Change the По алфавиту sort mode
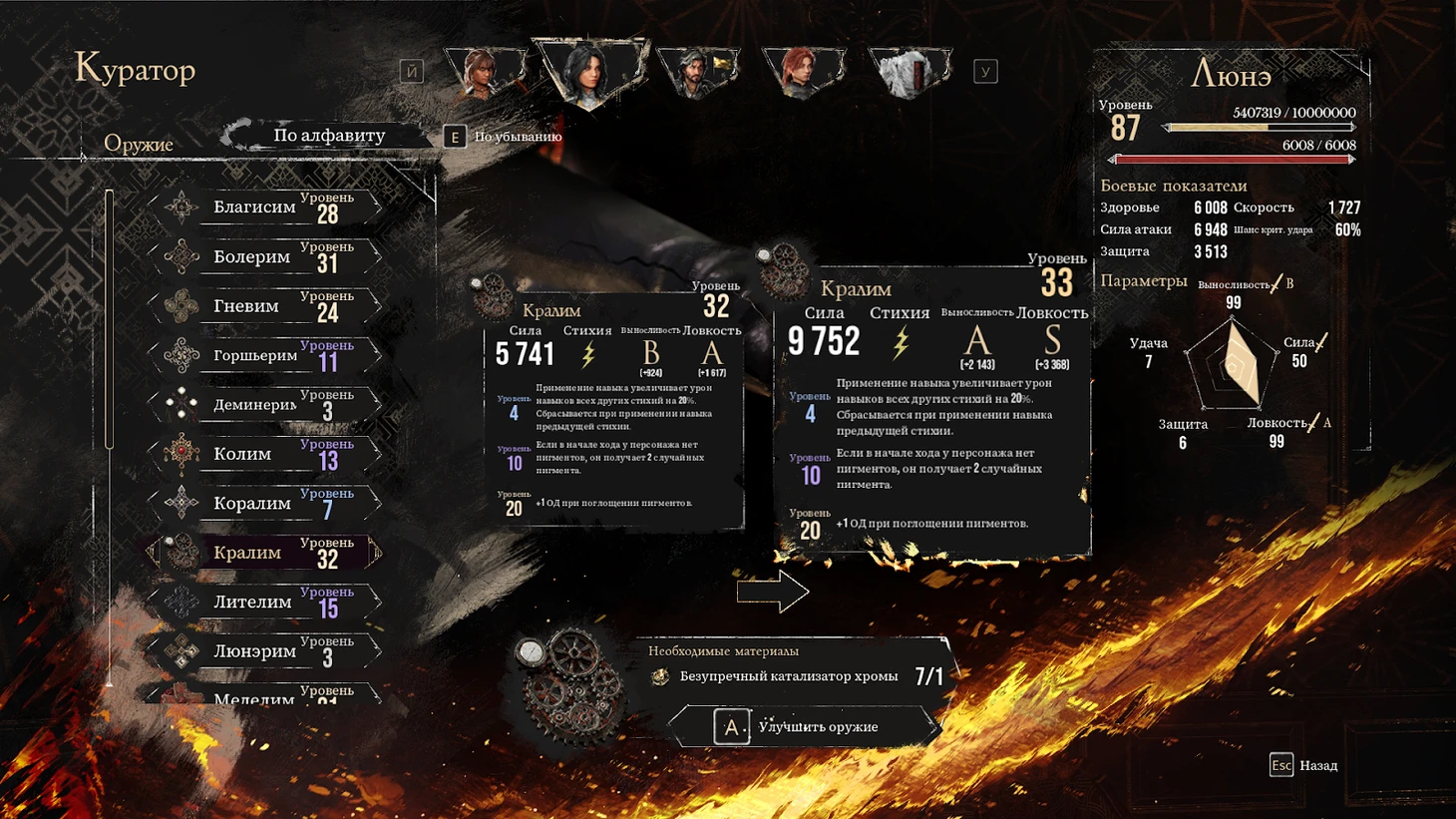Image resolution: width=1456 pixels, height=819 pixels. [x=328, y=136]
